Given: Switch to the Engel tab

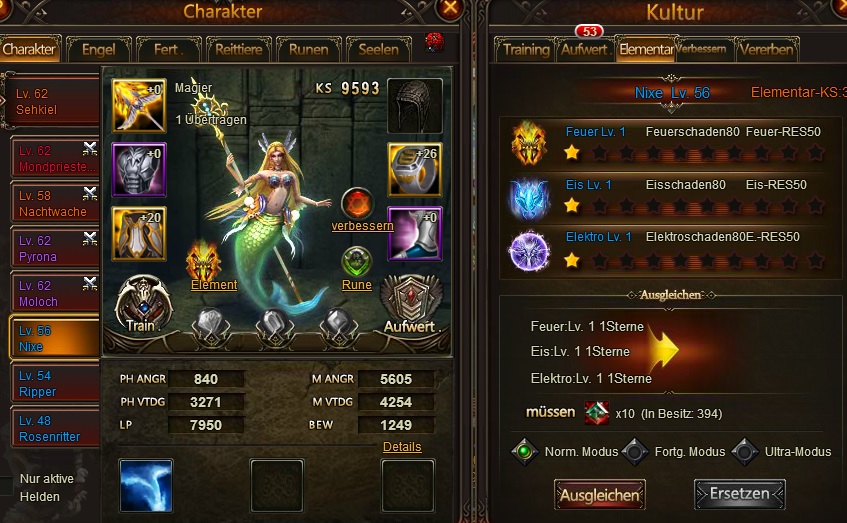Looking at the screenshot, I should (98, 49).
